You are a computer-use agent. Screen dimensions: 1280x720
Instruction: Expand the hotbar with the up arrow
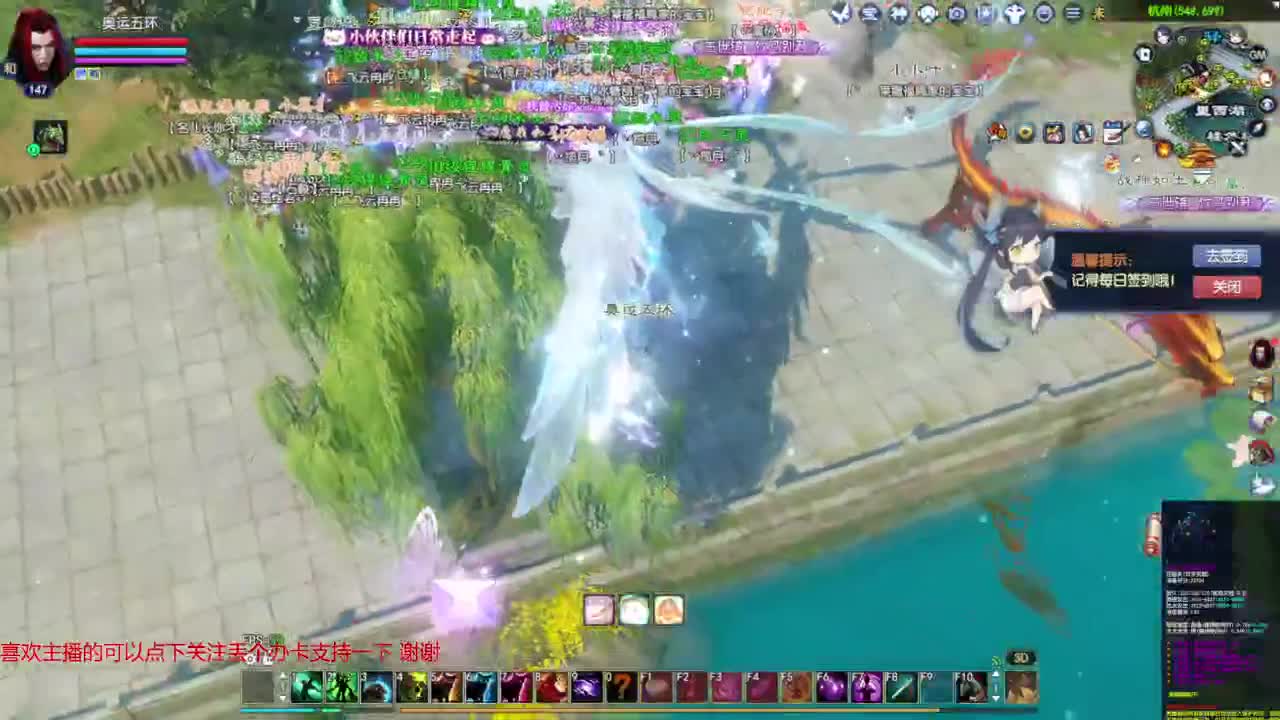(996, 674)
